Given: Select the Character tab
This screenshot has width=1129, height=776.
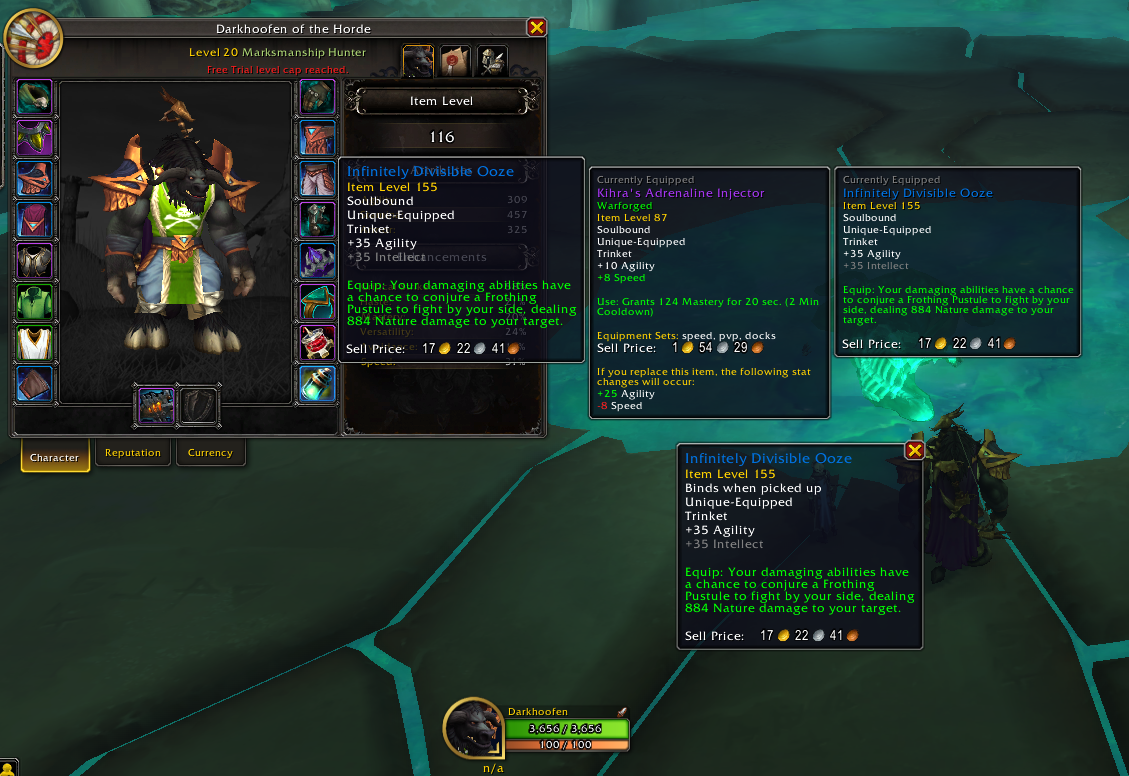Looking at the screenshot, I should click(x=54, y=457).
